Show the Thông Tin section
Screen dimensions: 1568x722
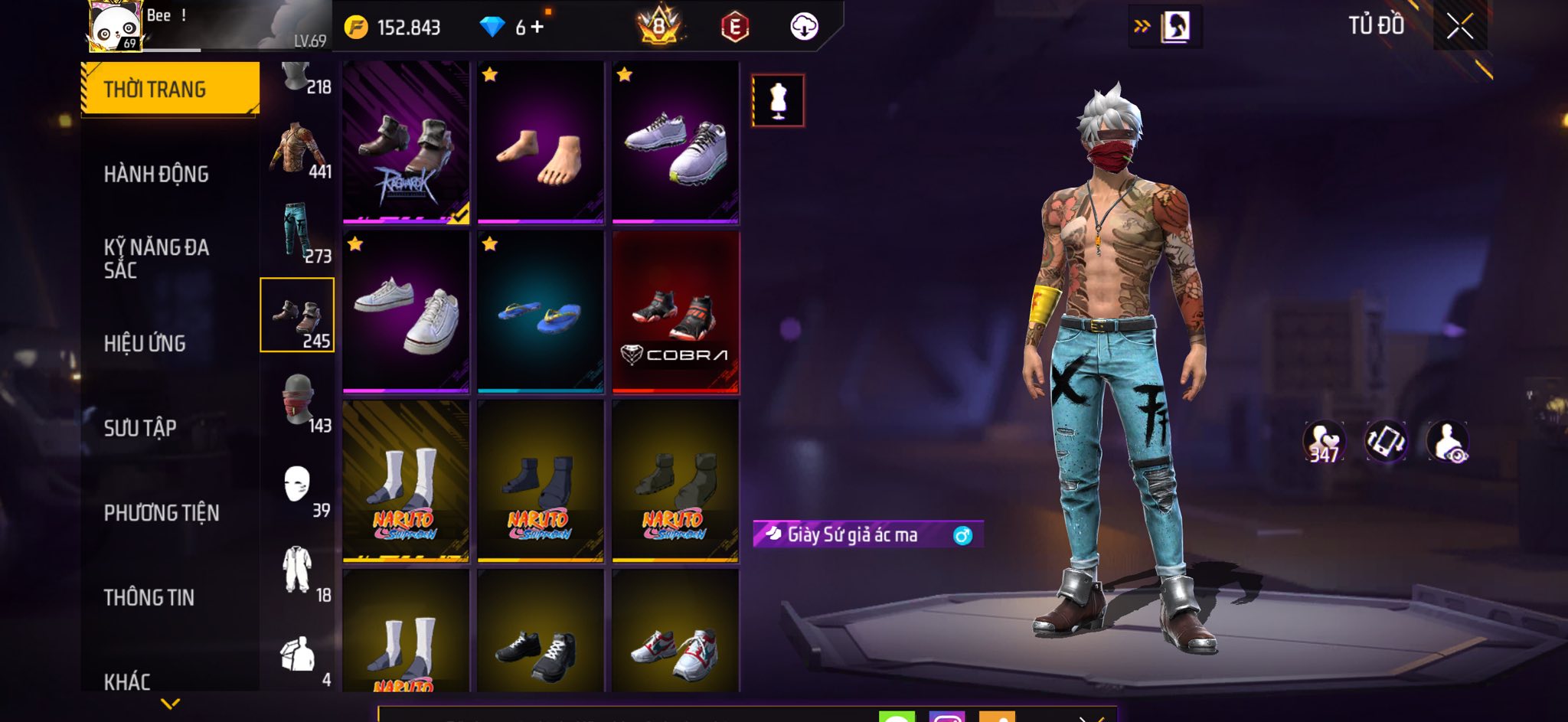[149, 597]
